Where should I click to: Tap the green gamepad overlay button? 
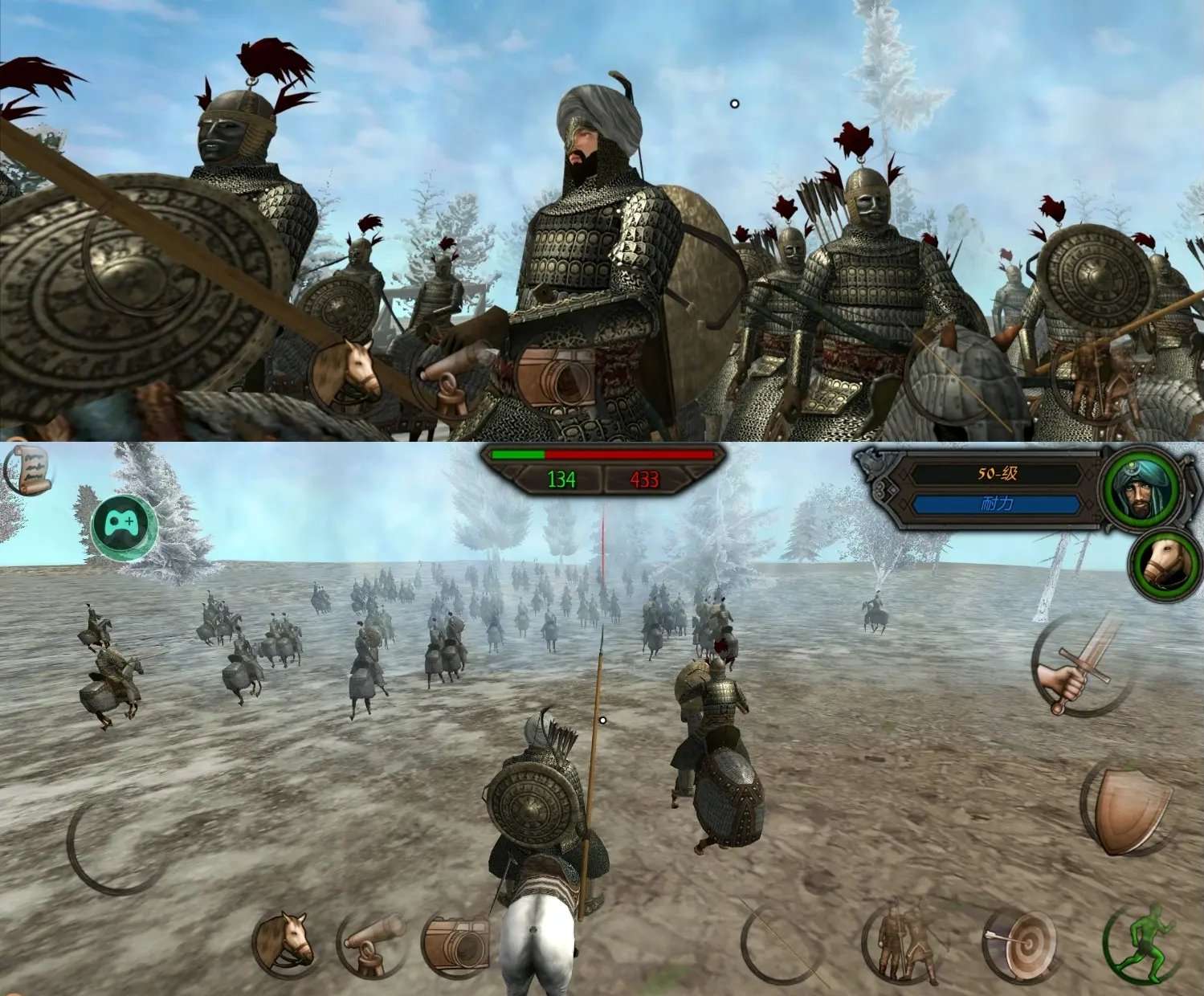tap(124, 526)
